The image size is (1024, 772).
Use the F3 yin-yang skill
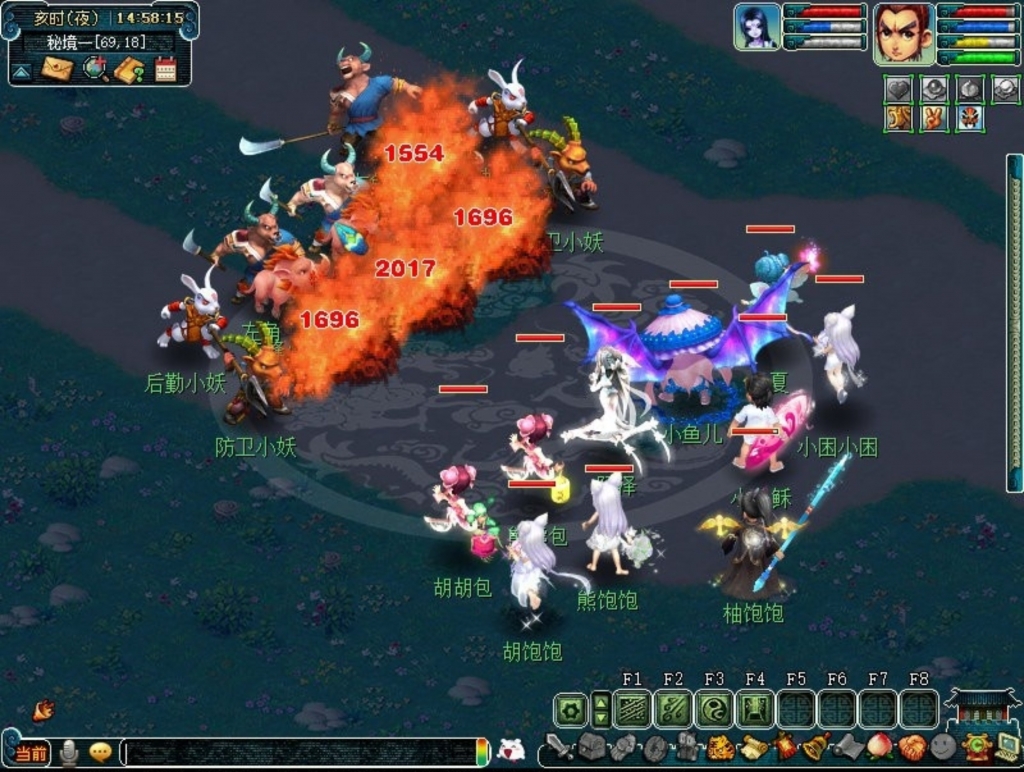tap(714, 710)
